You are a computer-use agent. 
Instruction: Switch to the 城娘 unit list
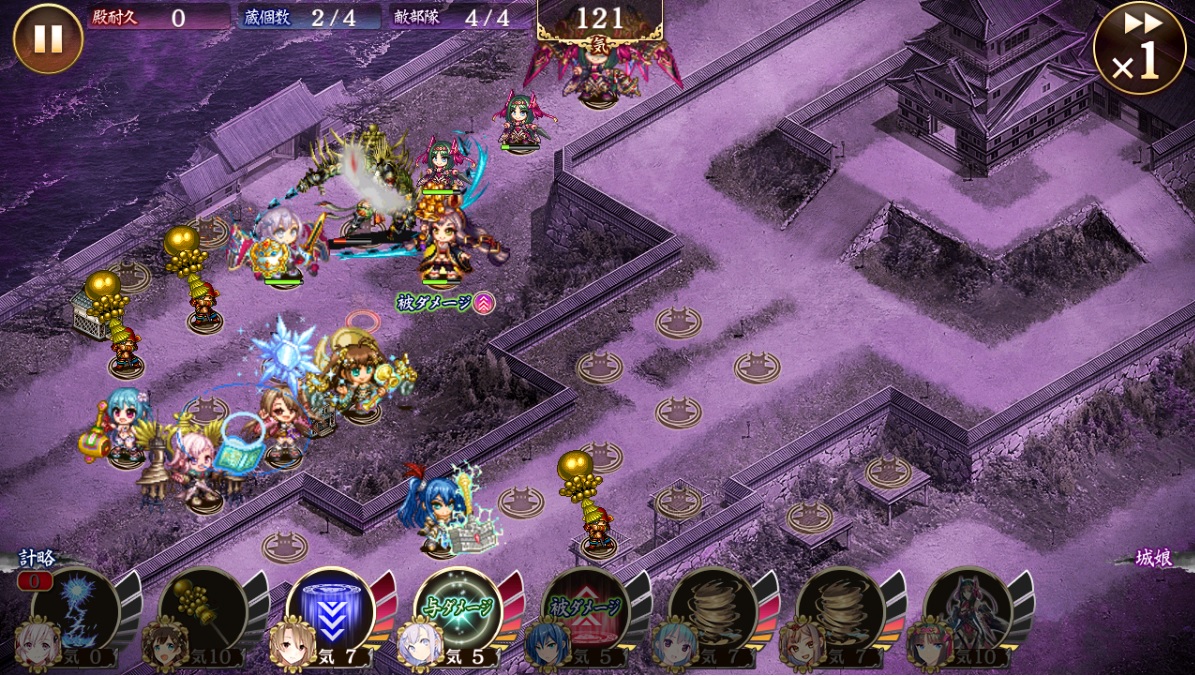(x=1153, y=558)
